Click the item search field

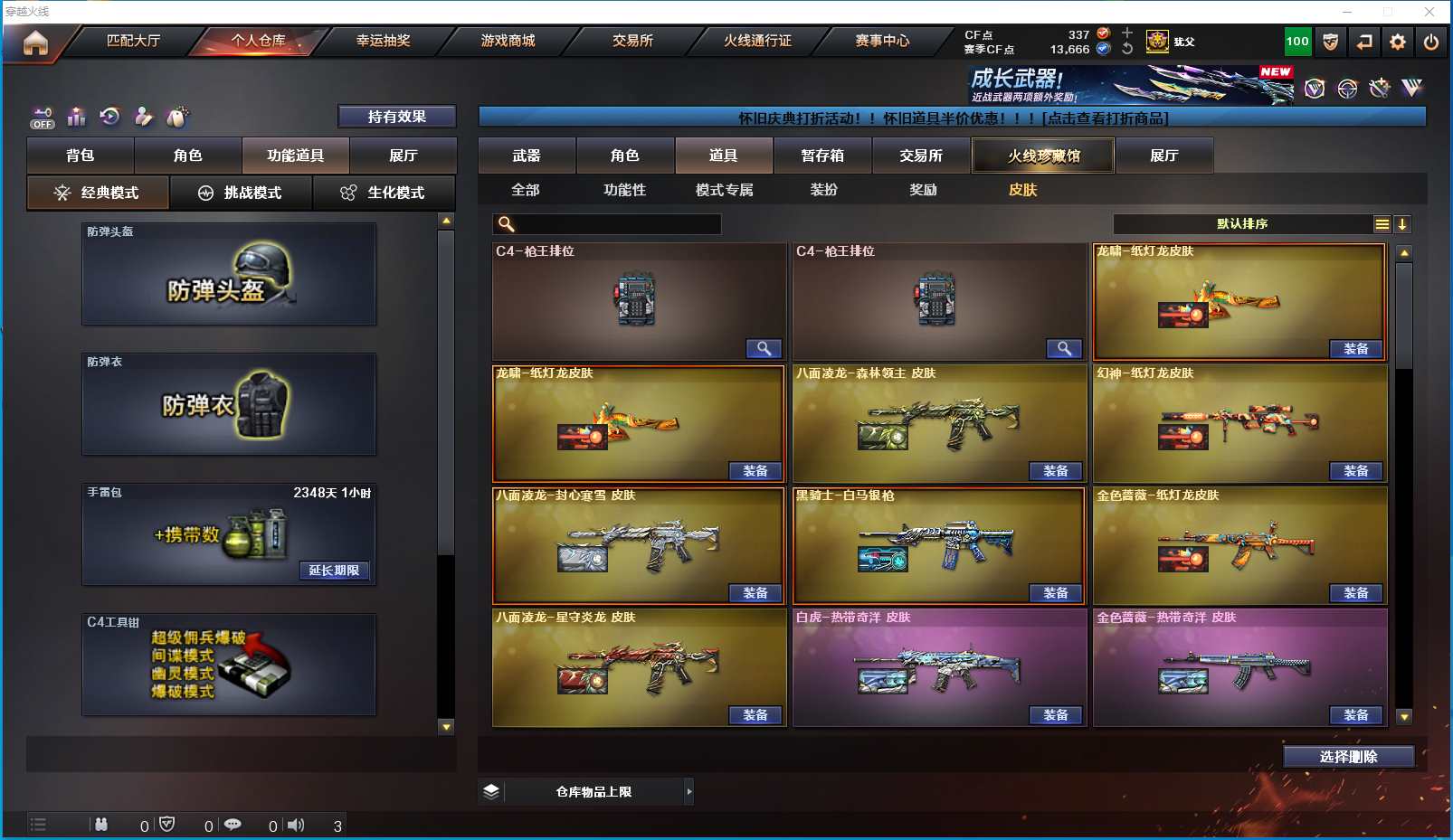[x=617, y=224]
